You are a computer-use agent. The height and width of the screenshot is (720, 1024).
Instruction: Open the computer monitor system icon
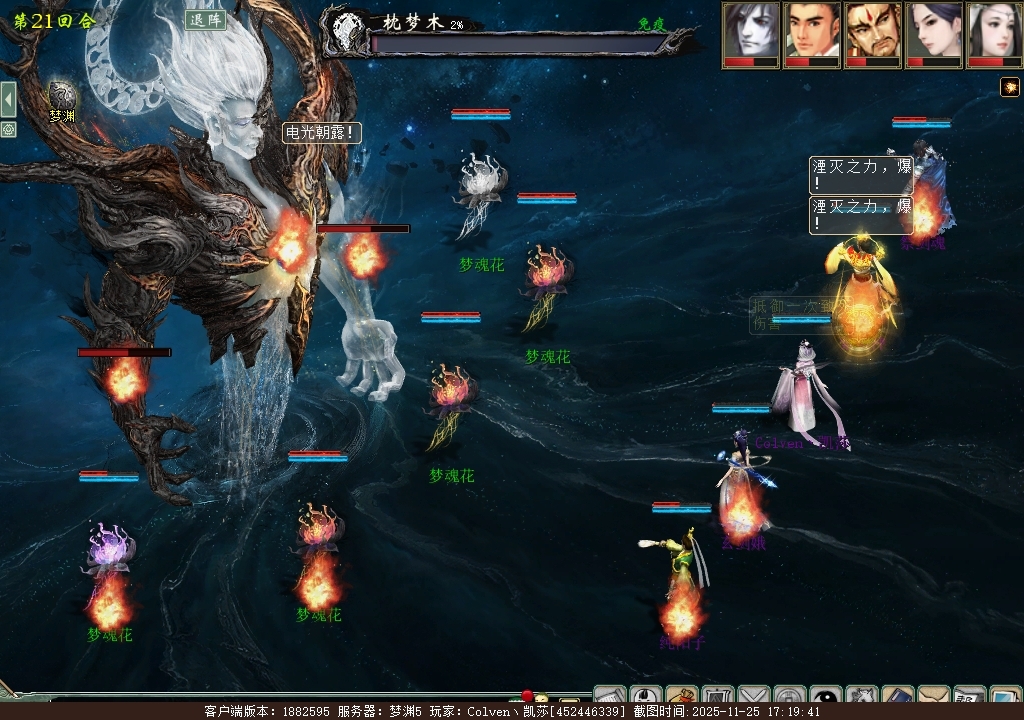pyautogui.click(x=1004, y=698)
